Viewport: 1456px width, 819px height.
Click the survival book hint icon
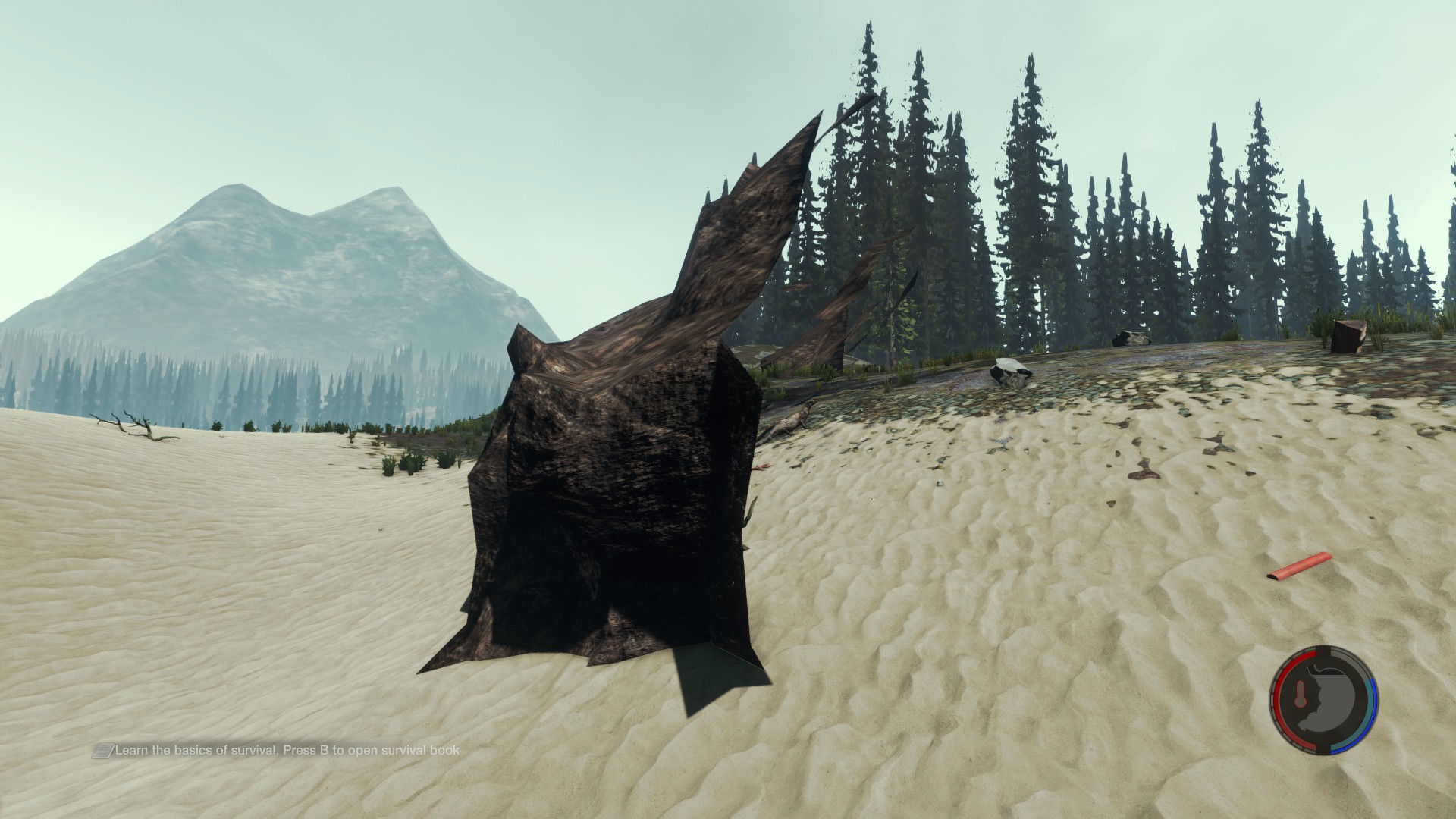(x=102, y=751)
